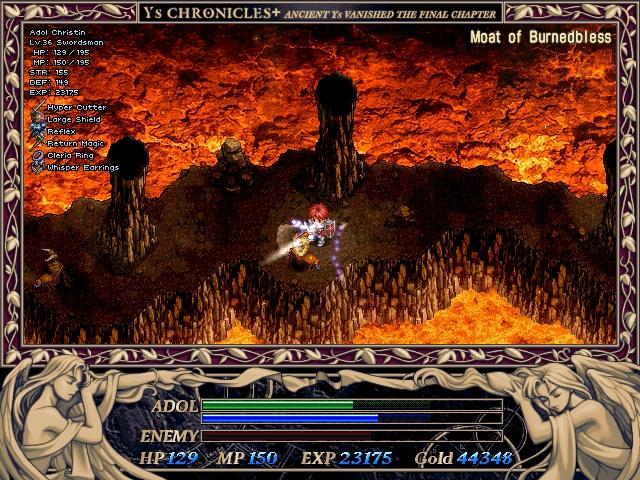The width and height of the screenshot is (640, 480).
Task: Pick the Cleria Ring accessory entry
Action: pos(72,155)
